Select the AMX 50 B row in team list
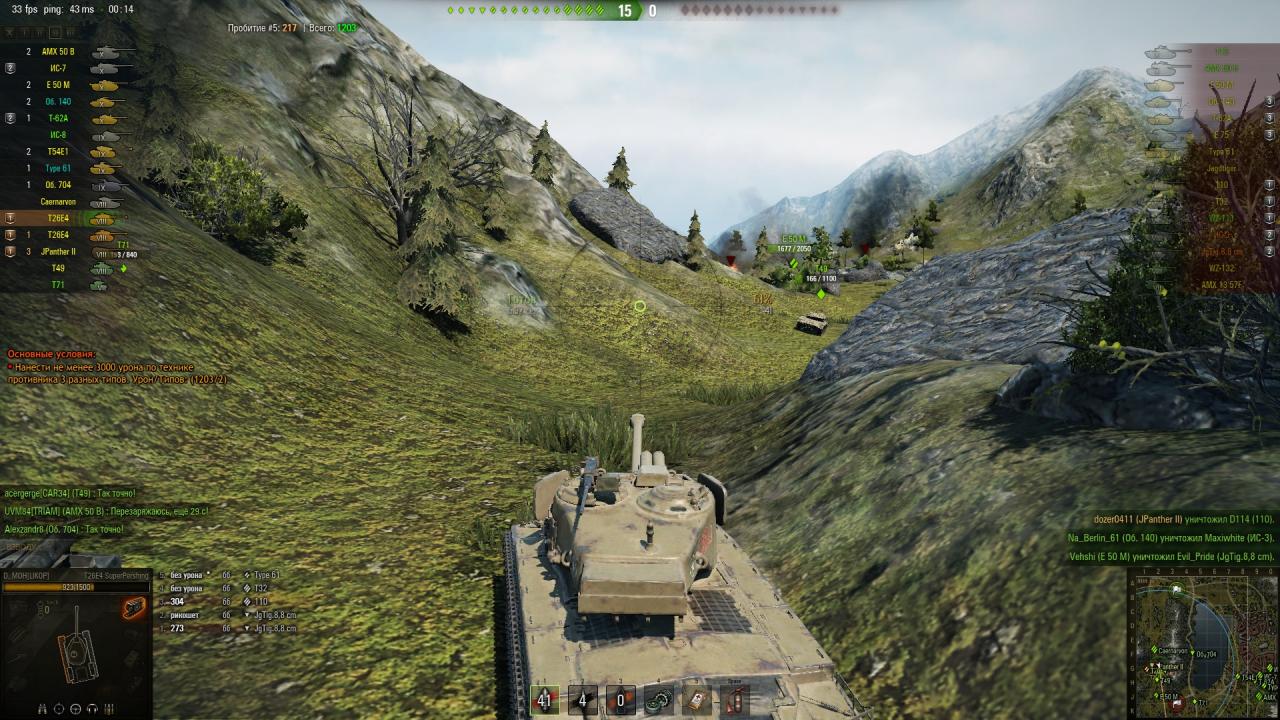The height and width of the screenshot is (720, 1280). coord(62,51)
